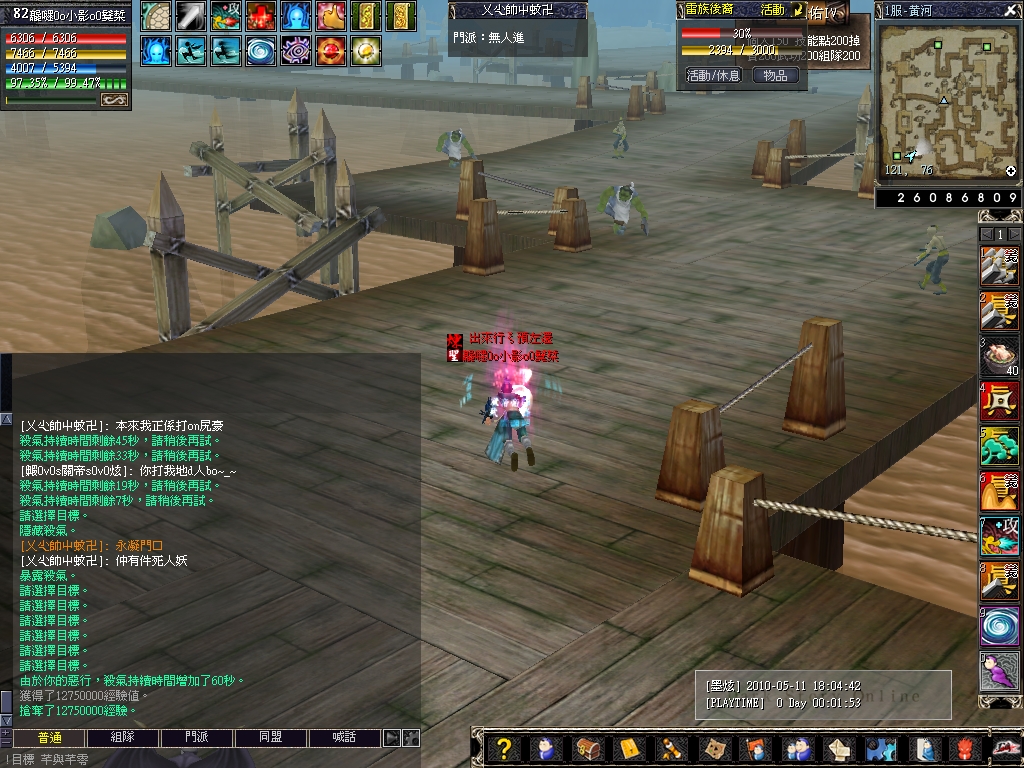This screenshot has width=1024, height=768.
Task: Open the 物品 items button
Action: coord(775,75)
